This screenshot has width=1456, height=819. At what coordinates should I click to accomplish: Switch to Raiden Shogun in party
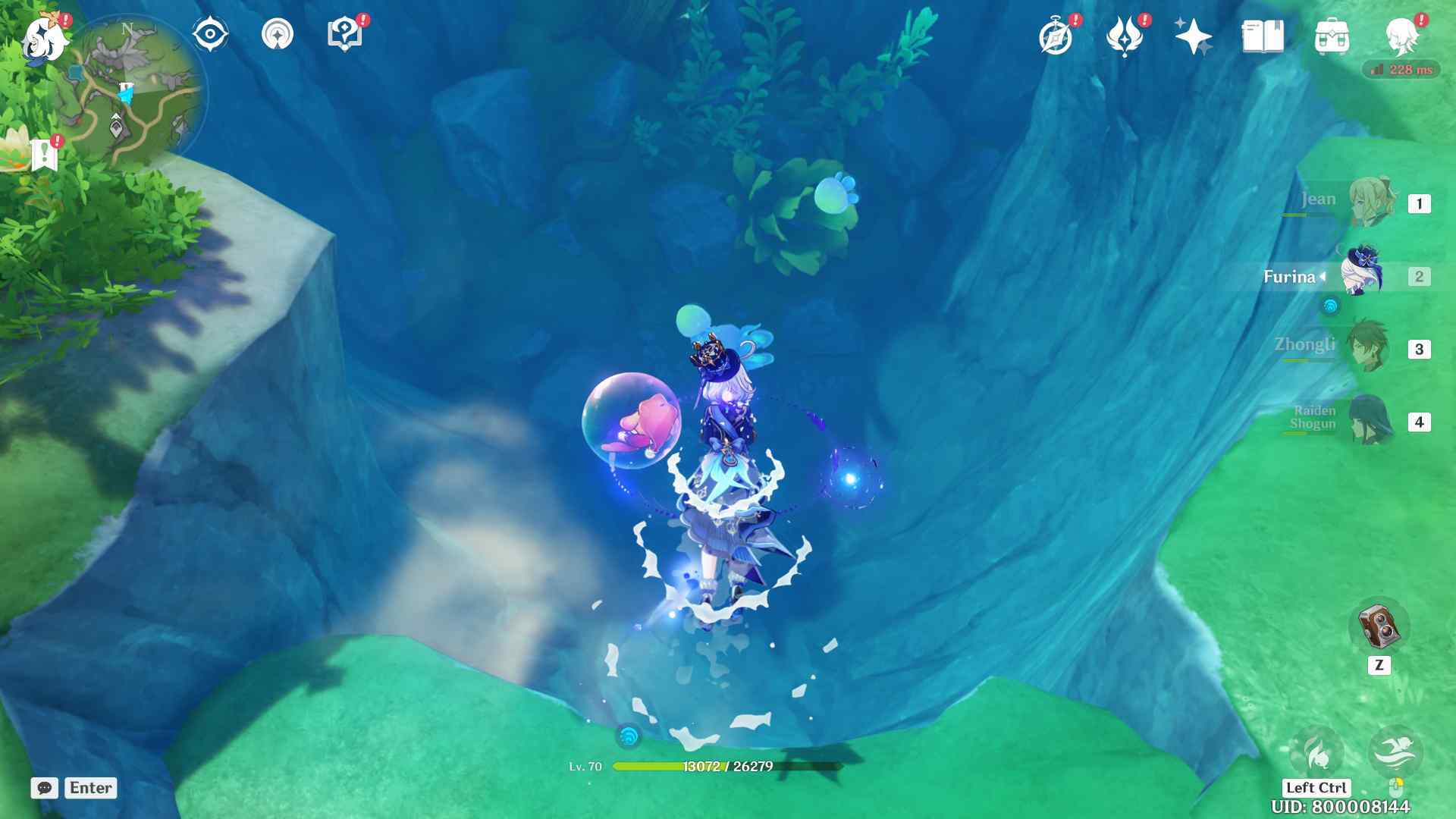1370,420
